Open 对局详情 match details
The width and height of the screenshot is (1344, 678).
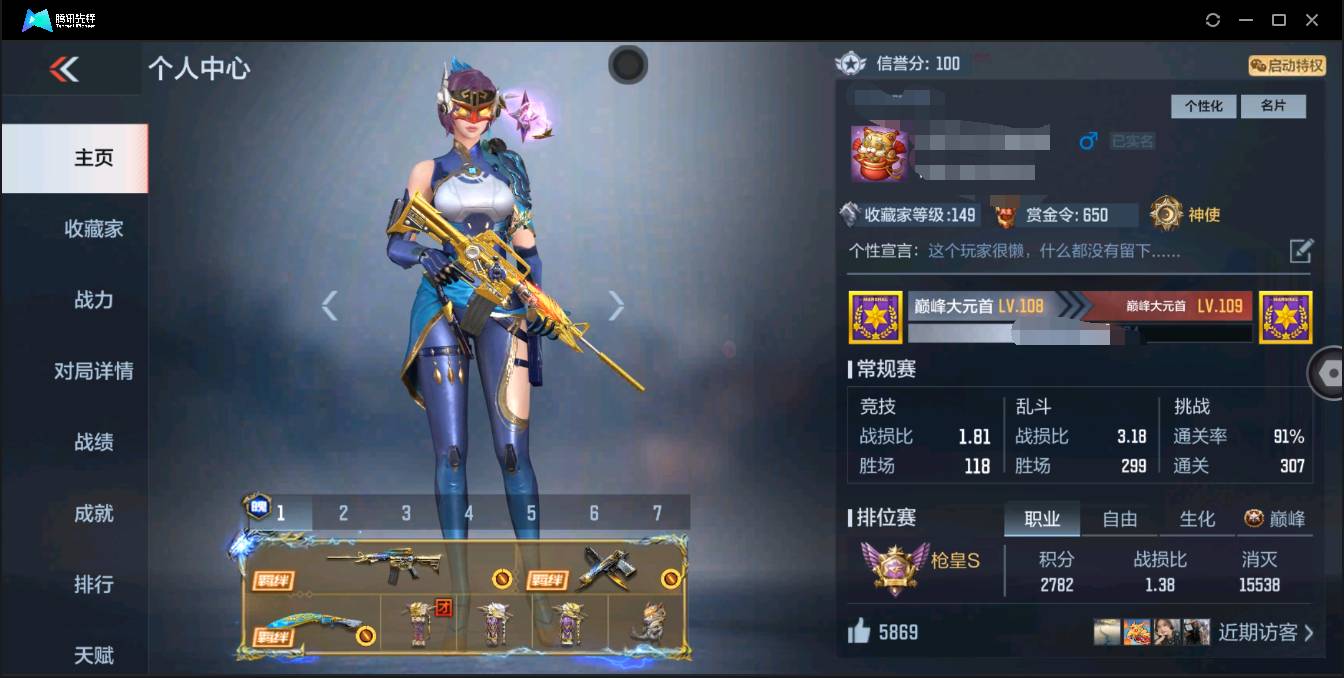(x=93, y=371)
